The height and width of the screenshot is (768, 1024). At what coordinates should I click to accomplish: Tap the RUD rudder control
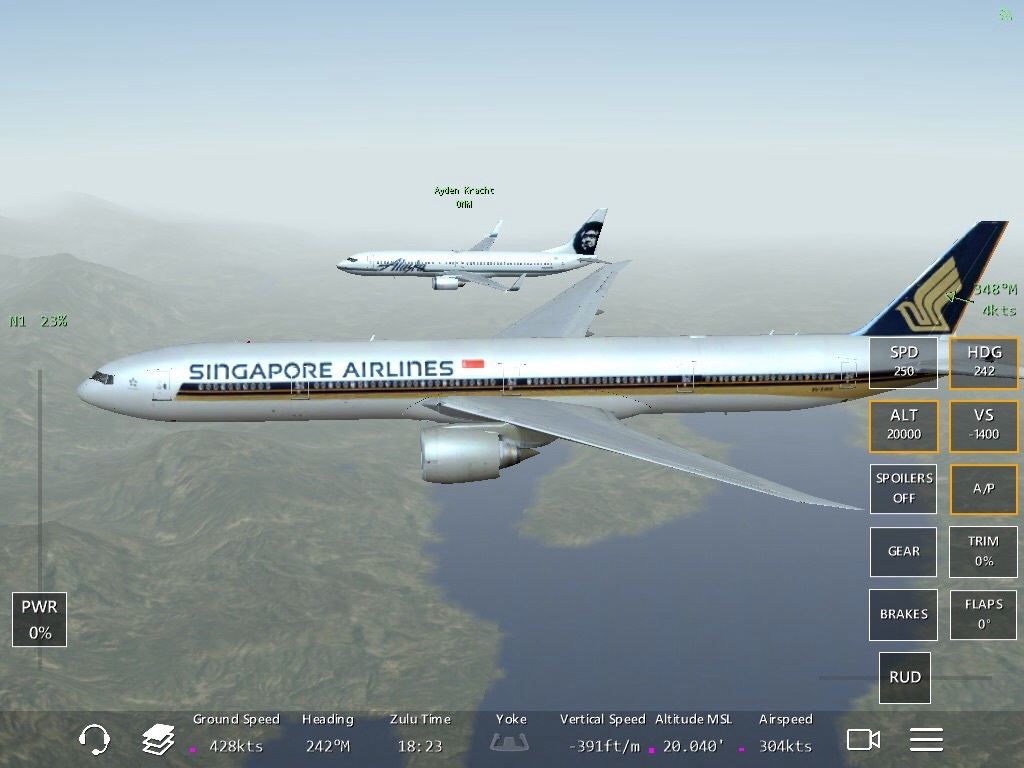click(905, 677)
